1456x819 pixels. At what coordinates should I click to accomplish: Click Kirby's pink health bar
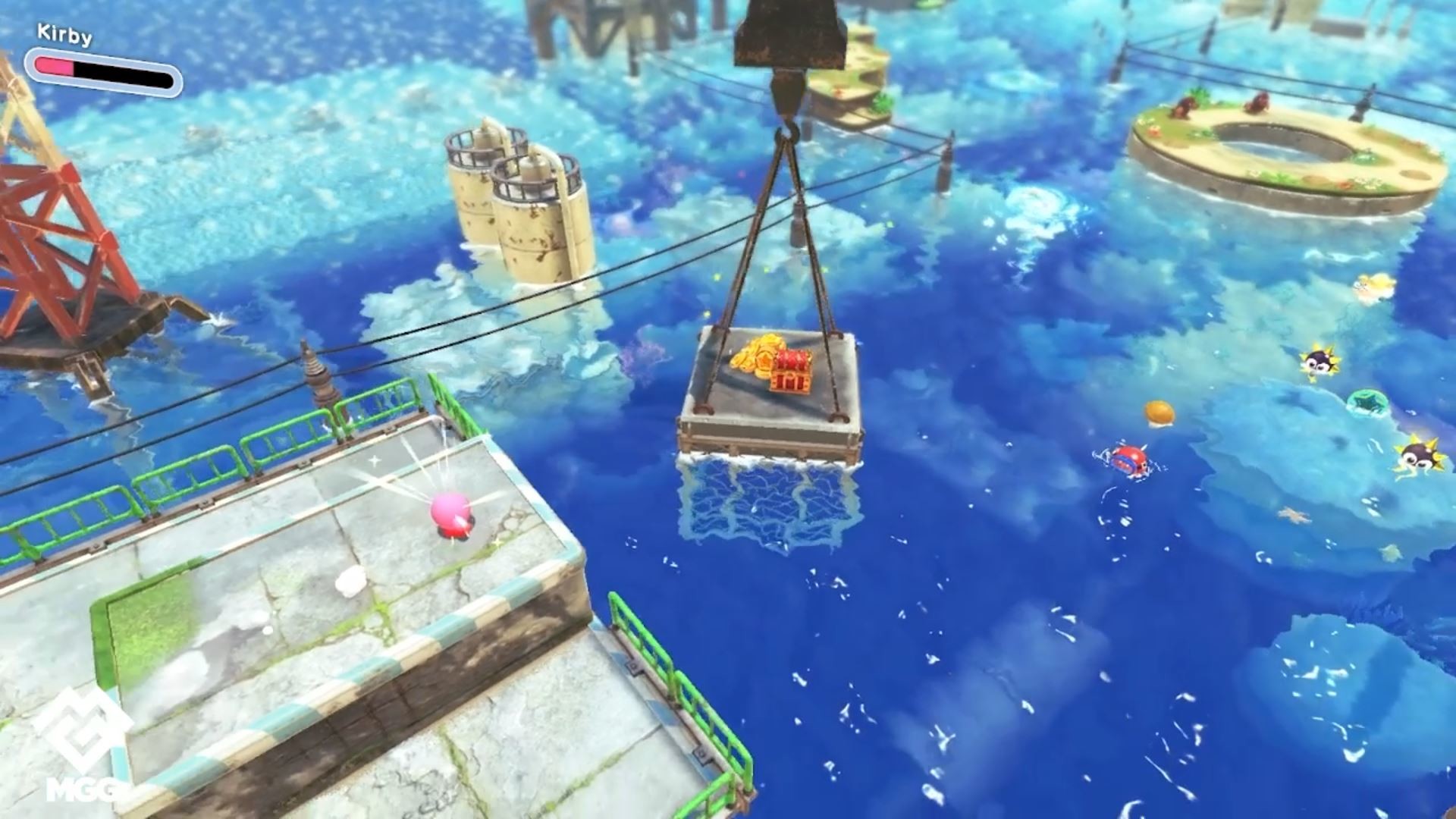[53, 67]
